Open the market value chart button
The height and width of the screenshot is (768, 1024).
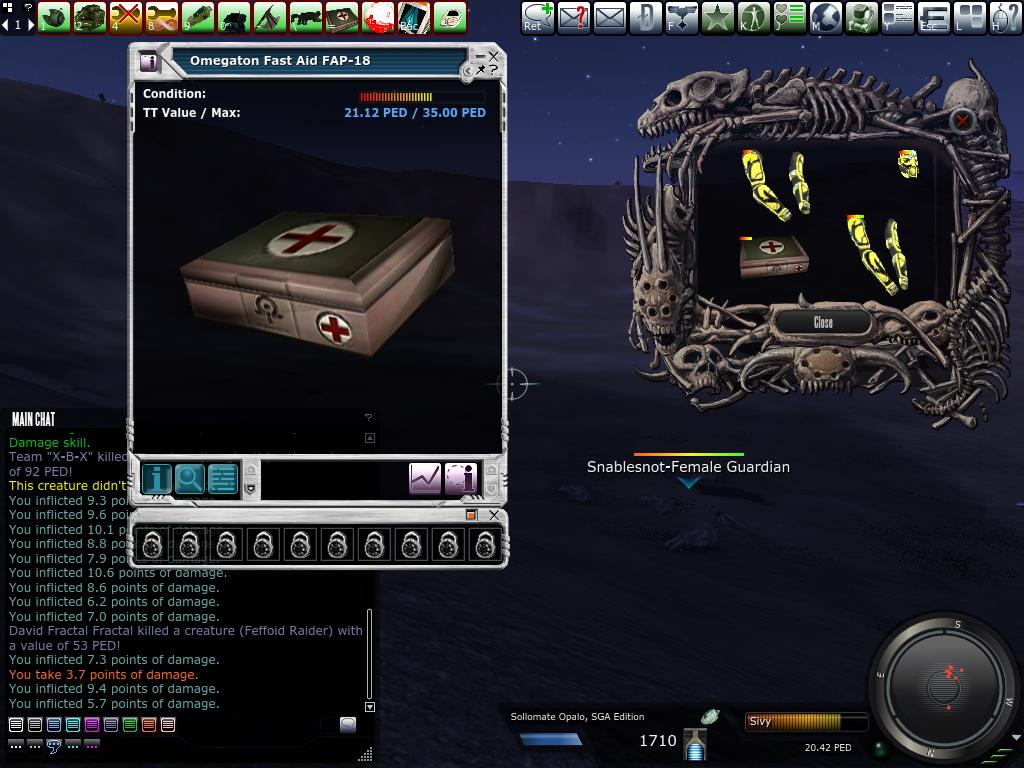point(425,479)
